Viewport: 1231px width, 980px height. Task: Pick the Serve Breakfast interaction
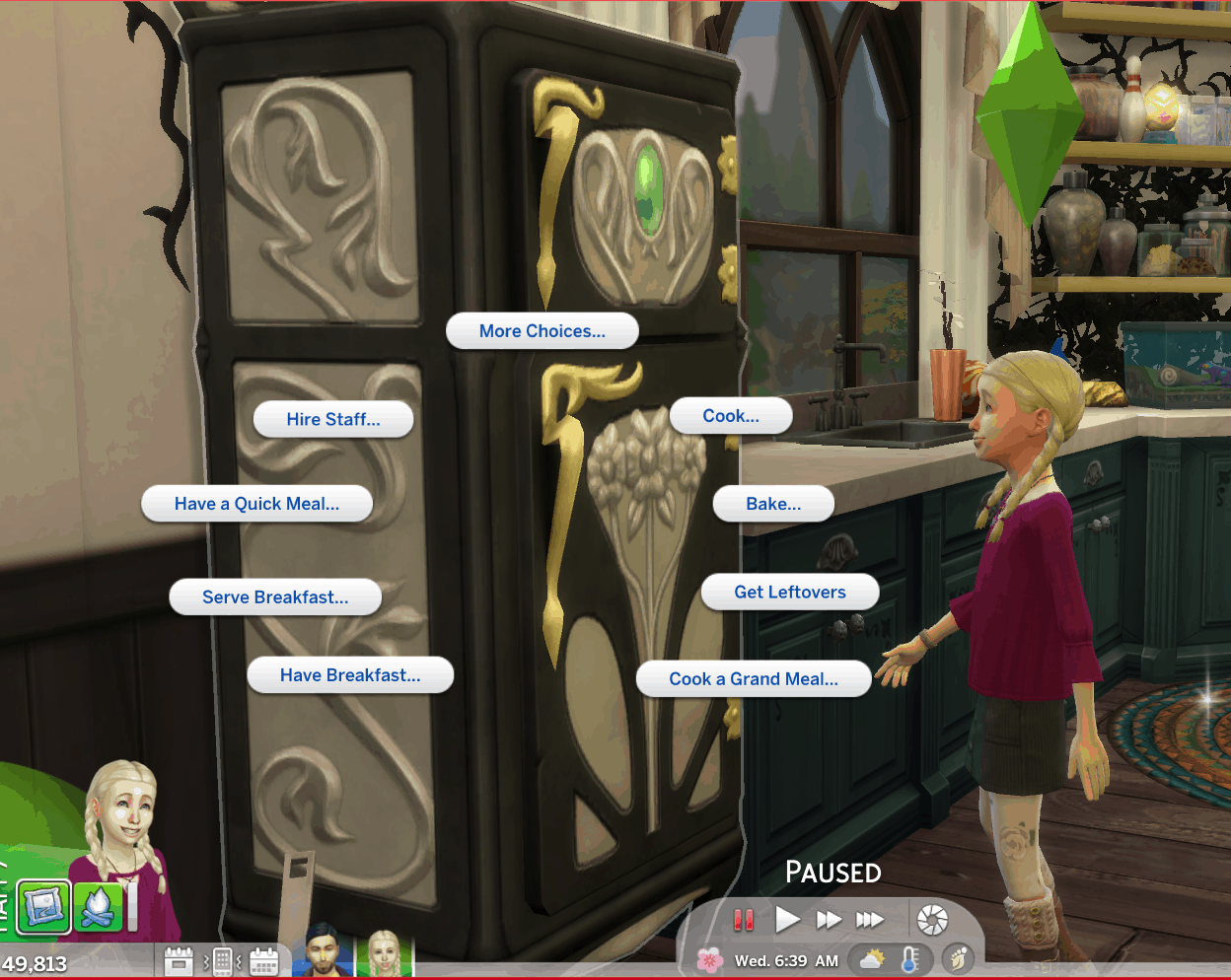pyautogui.click(x=275, y=597)
